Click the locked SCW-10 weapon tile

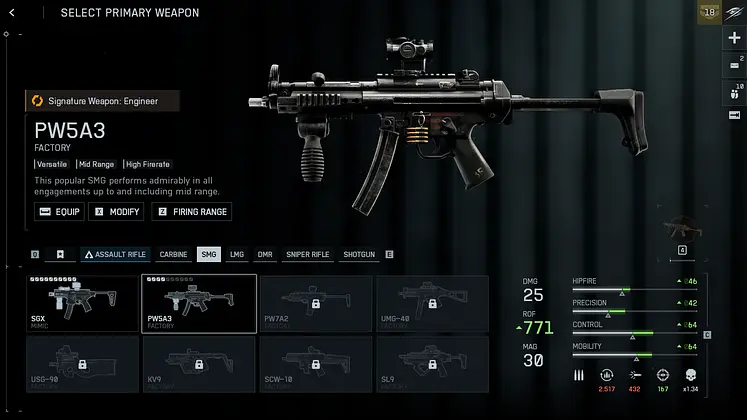315,364
